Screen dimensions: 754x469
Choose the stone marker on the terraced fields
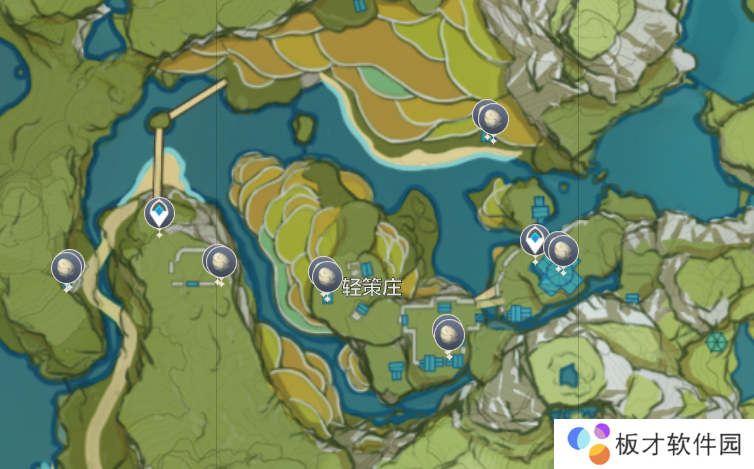491,118
